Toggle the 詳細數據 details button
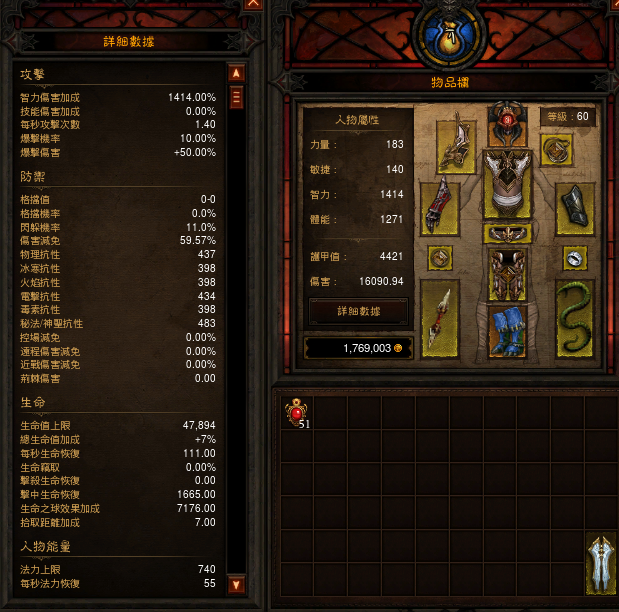Image resolution: width=619 pixels, height=612 pixels. 358,312
